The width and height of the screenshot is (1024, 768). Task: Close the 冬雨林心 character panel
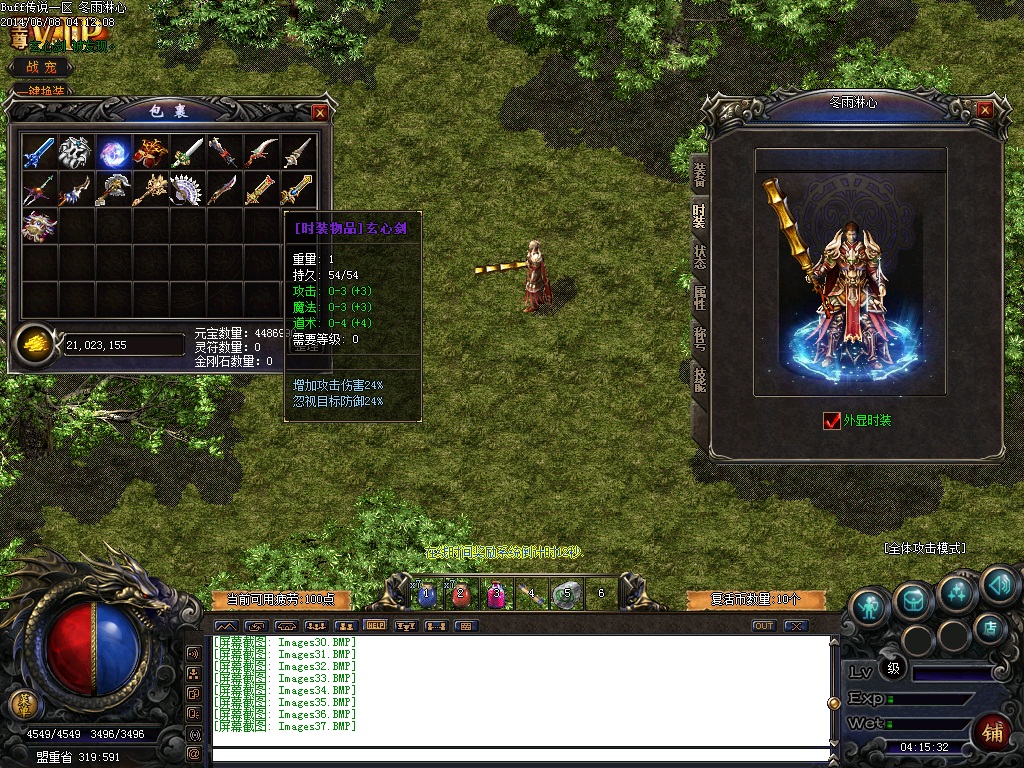point(985,109)
